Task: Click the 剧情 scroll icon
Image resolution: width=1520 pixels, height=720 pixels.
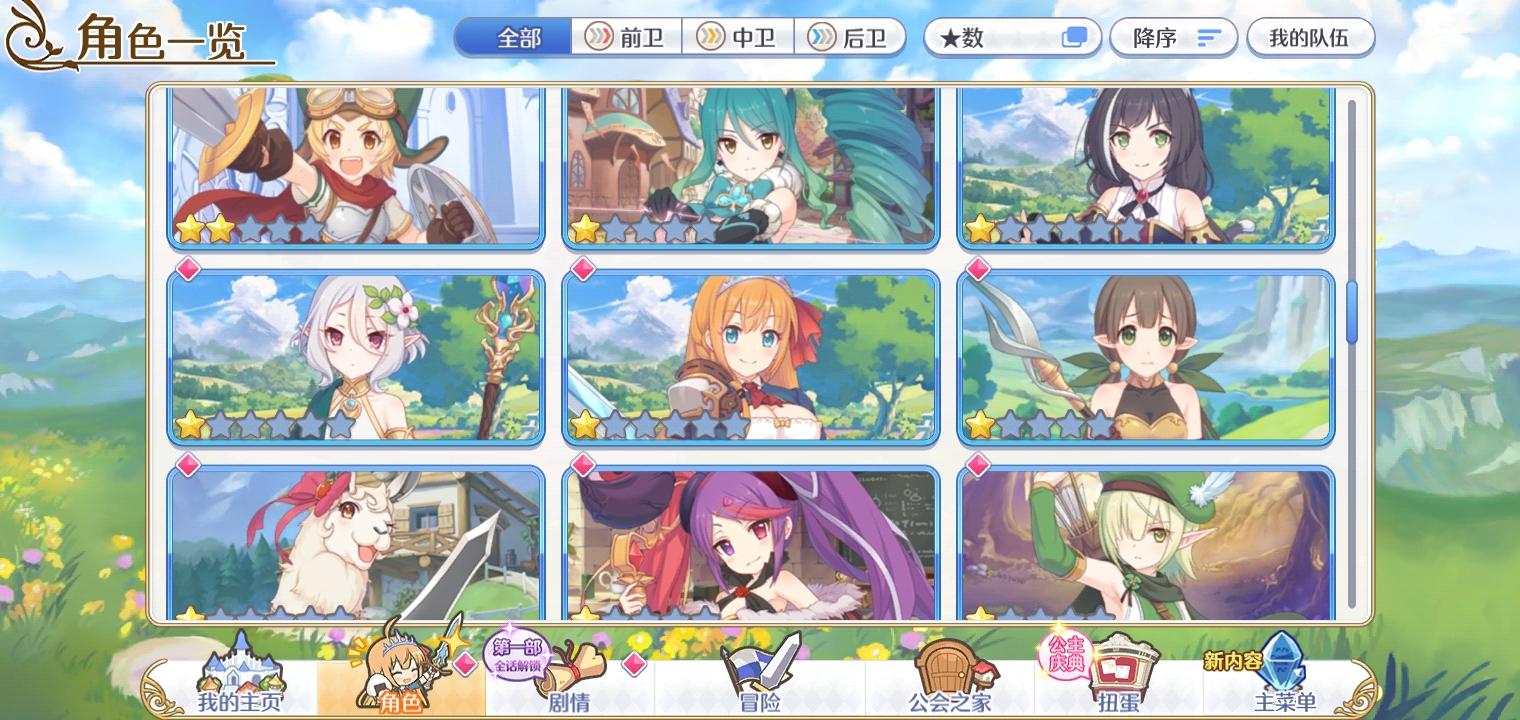Action: pos(570,660)
